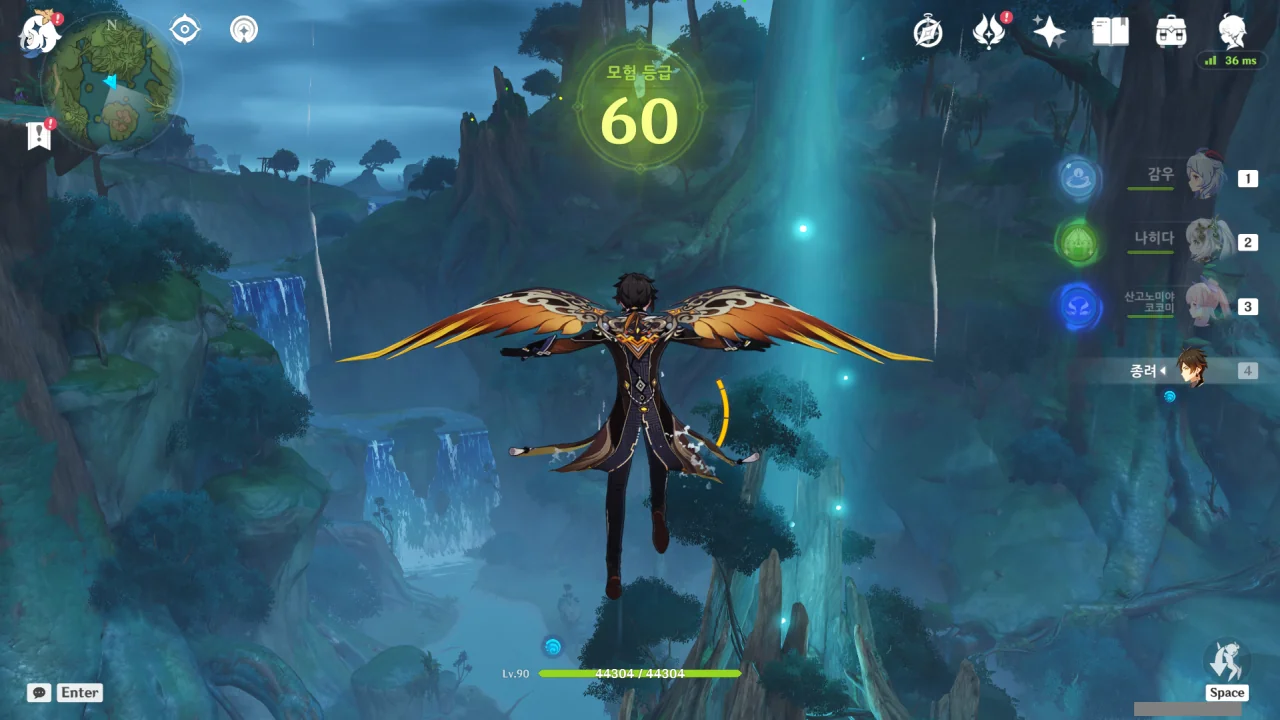1280x720 pixels.
Task: Open the chat speech bubble
Action: coord(39,692)
